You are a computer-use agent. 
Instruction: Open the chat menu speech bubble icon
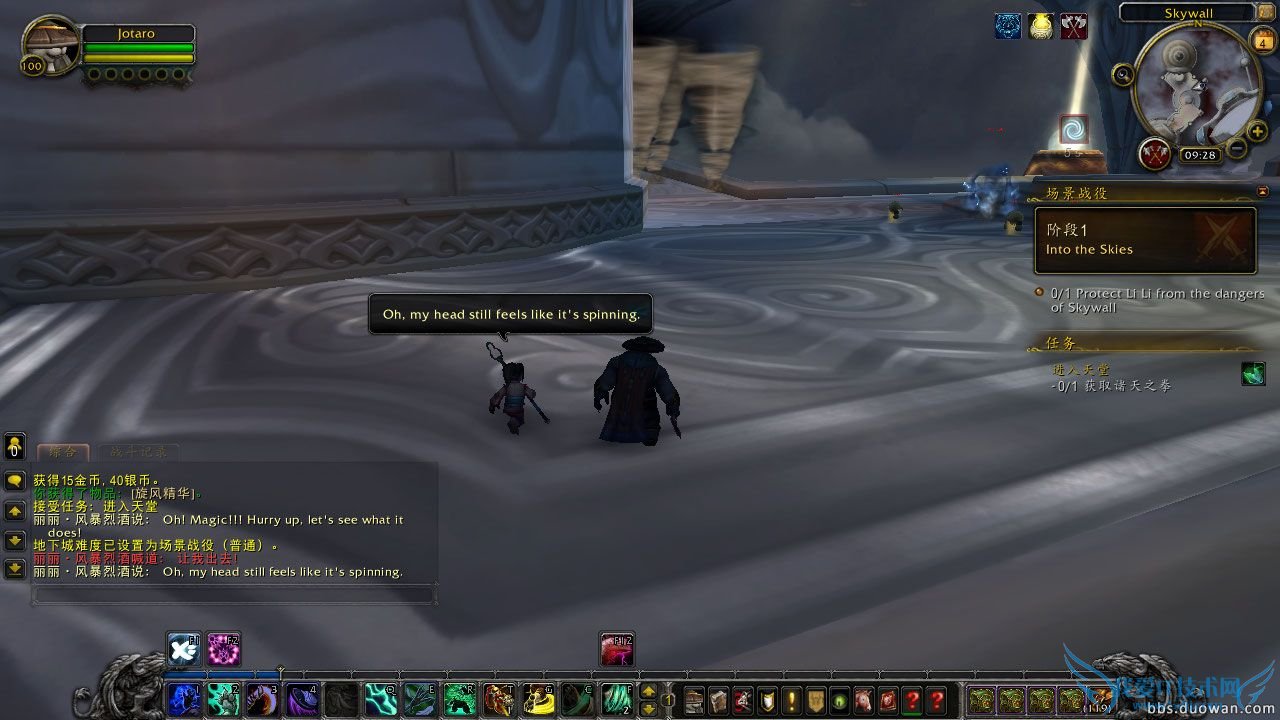[x=13, y=478]
